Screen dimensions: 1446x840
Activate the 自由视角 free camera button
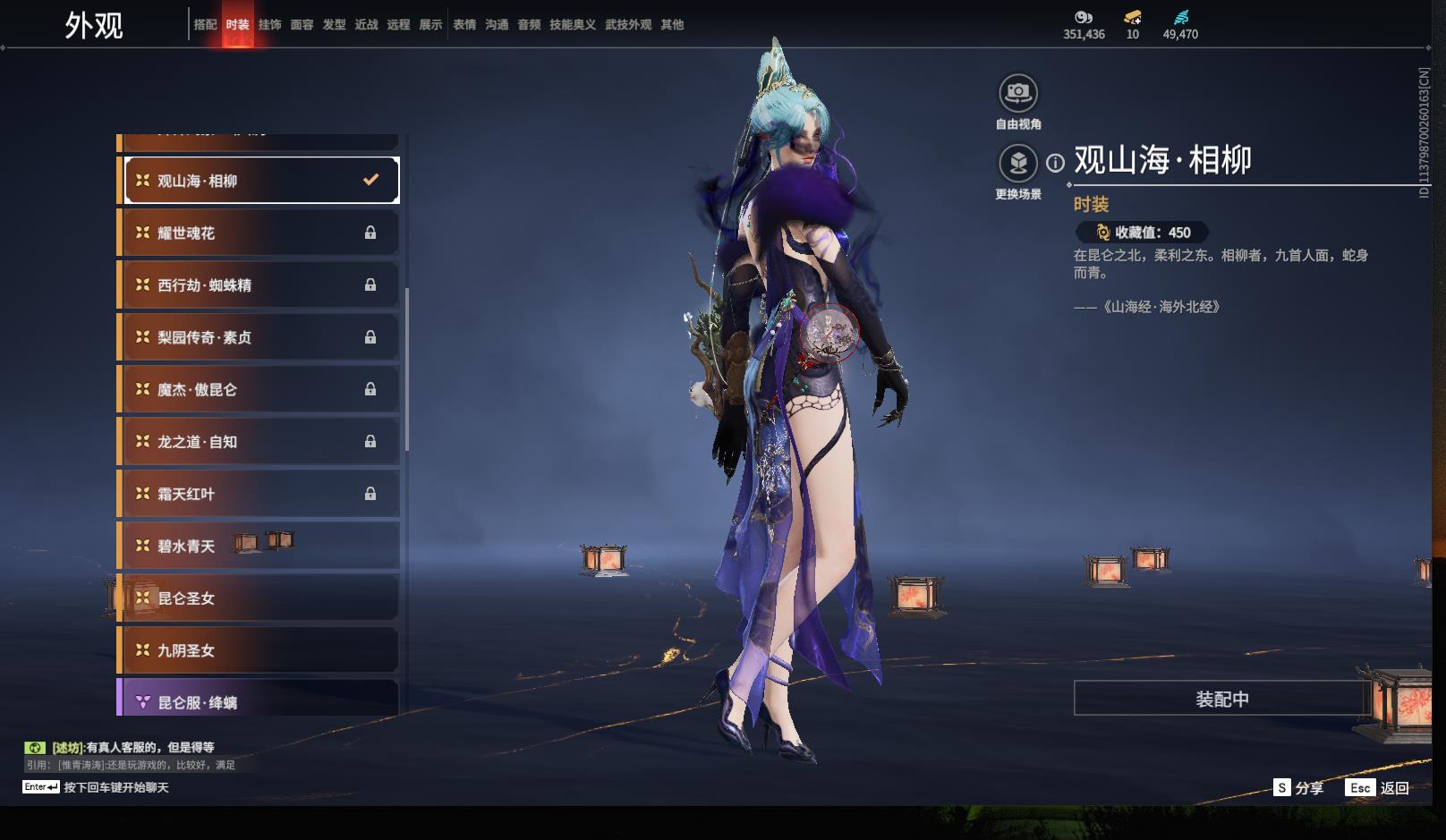click(1017, 93)
